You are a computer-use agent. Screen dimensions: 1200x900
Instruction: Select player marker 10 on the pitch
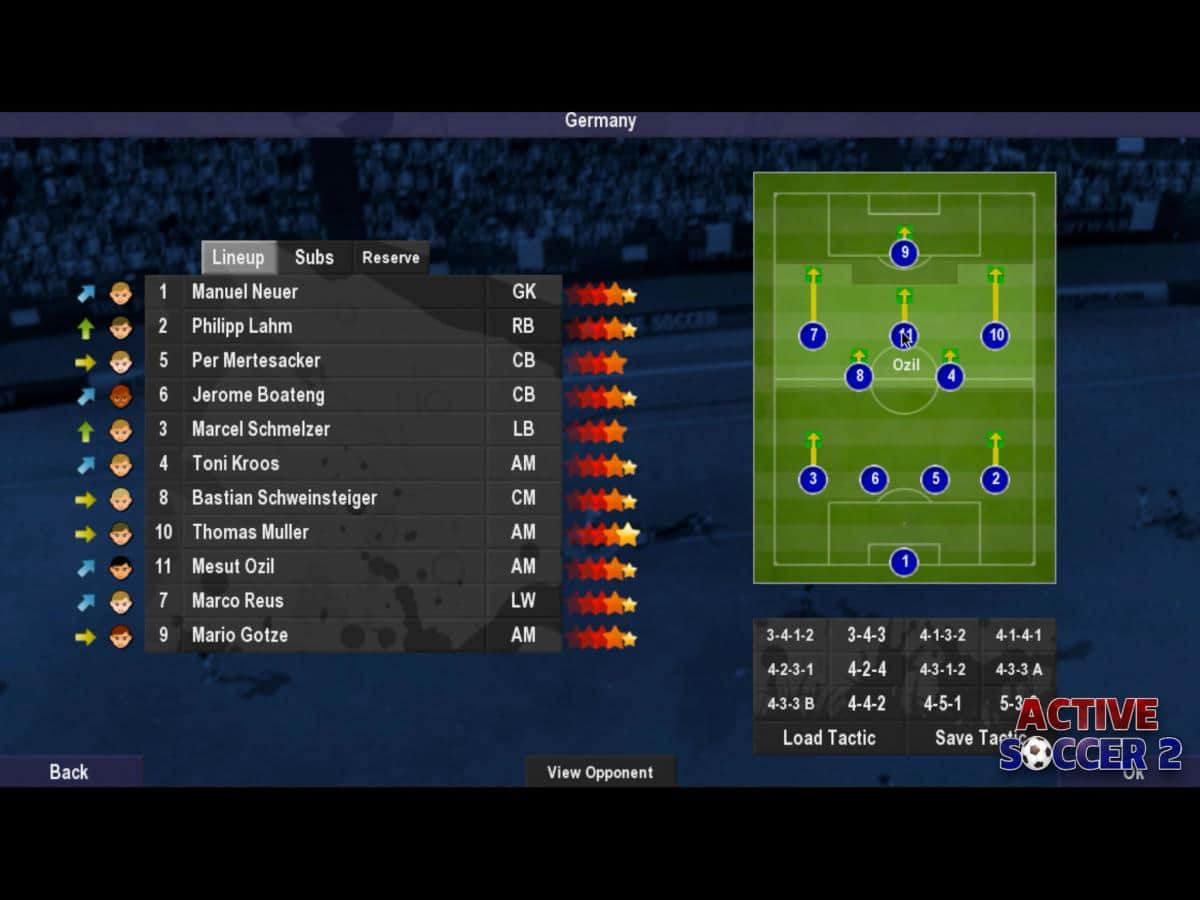995,336
